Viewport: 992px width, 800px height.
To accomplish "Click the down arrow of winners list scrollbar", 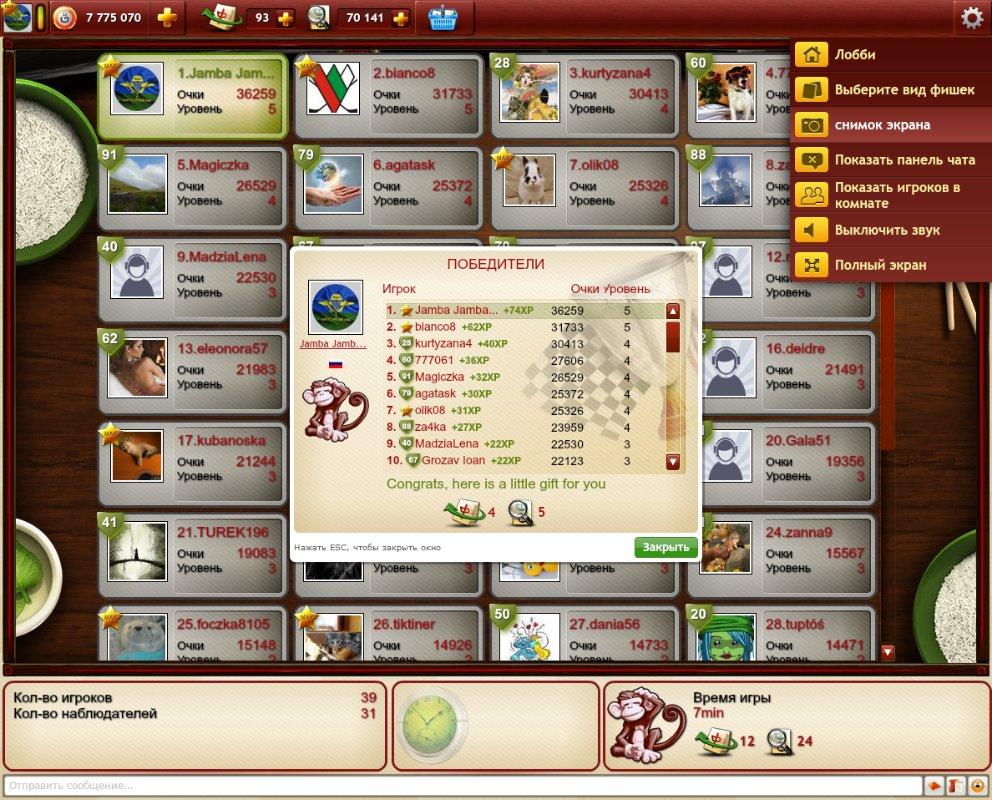I will tap(673, 462).
